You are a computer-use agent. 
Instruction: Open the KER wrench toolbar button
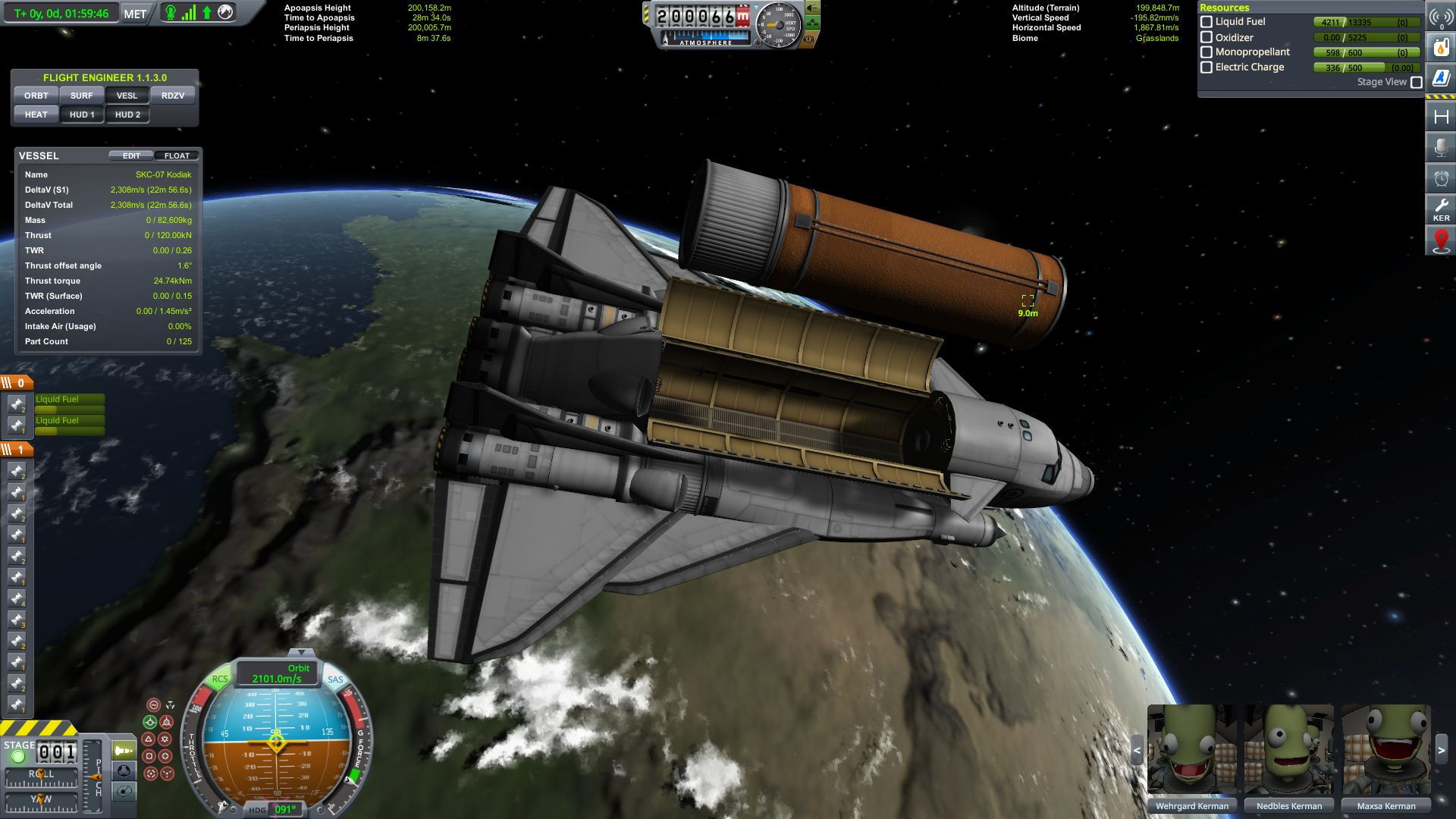pyautogui.click(x=1441, y=209)
